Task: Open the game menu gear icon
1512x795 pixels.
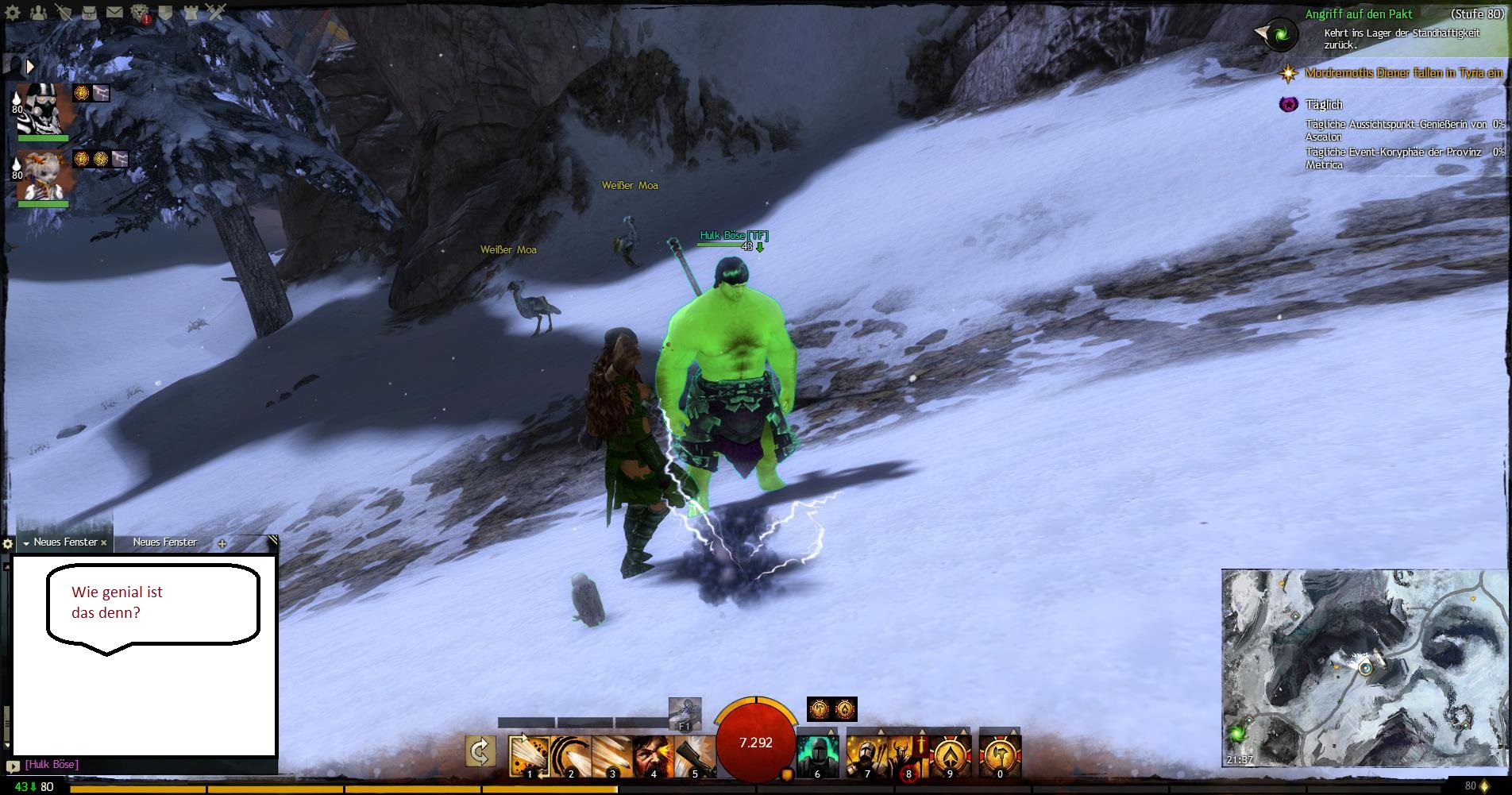Action: click(13, 13)
